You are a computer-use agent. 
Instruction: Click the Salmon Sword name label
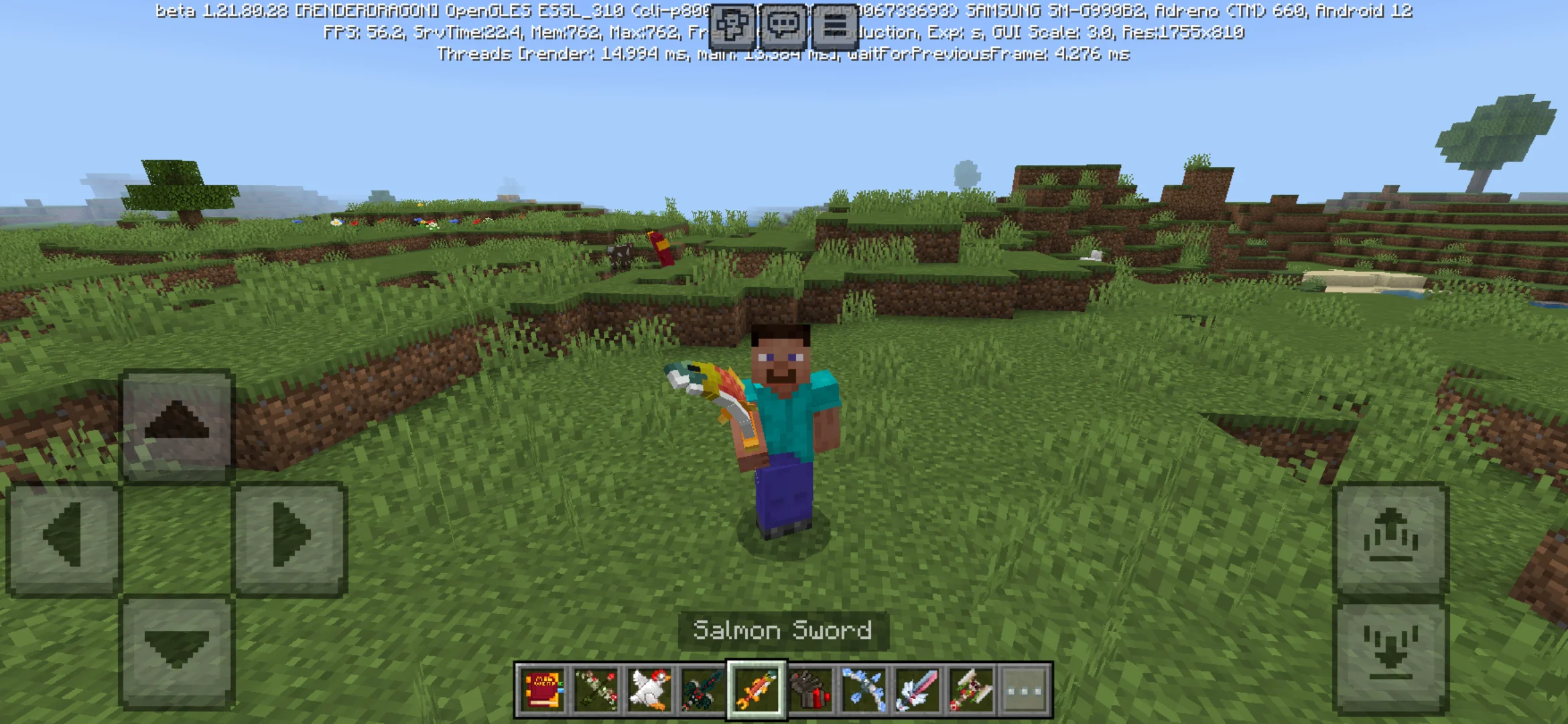pyautogui.click(x=781, y=630)
